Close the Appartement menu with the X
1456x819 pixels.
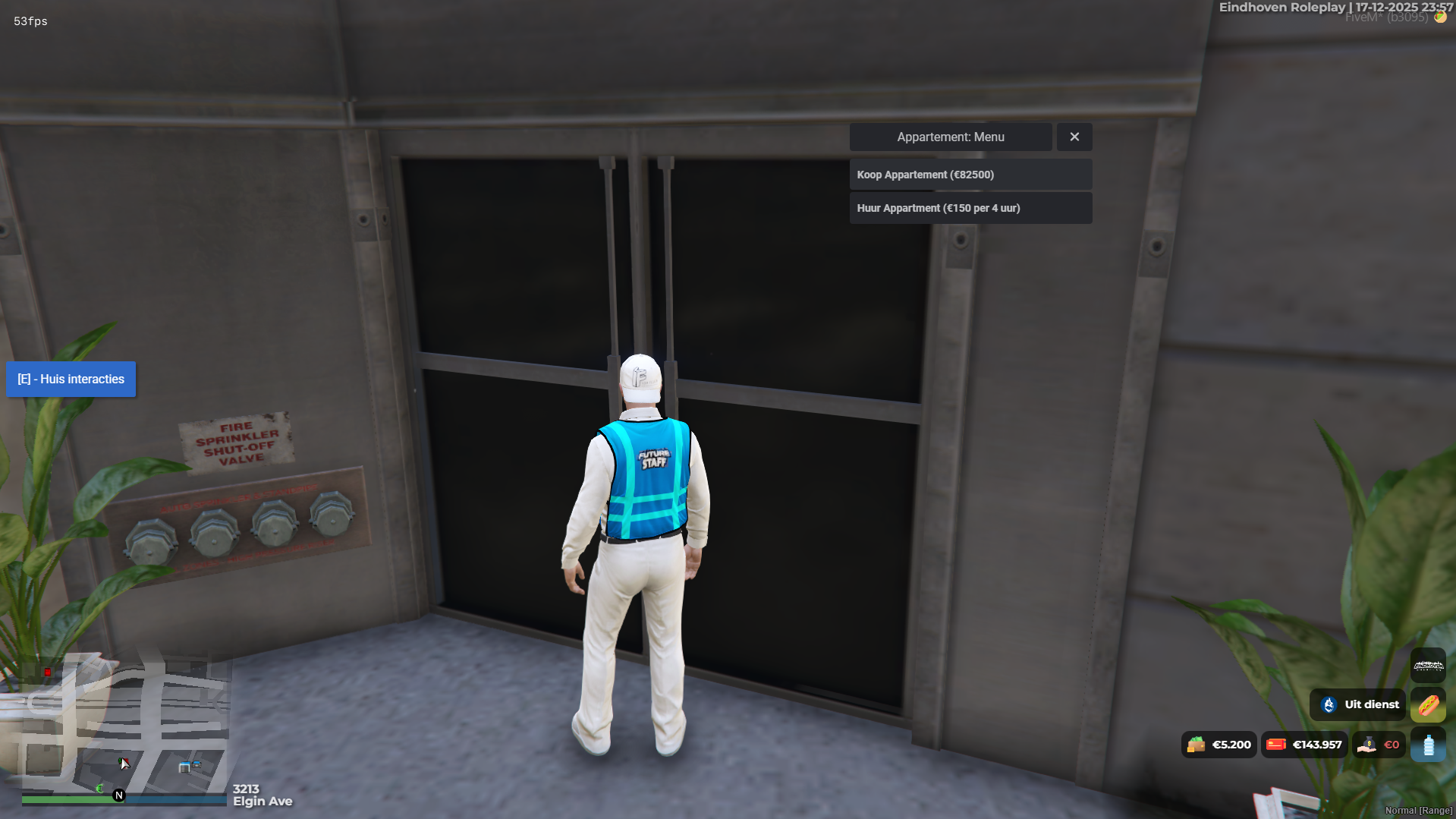(x=1074, y=137)
